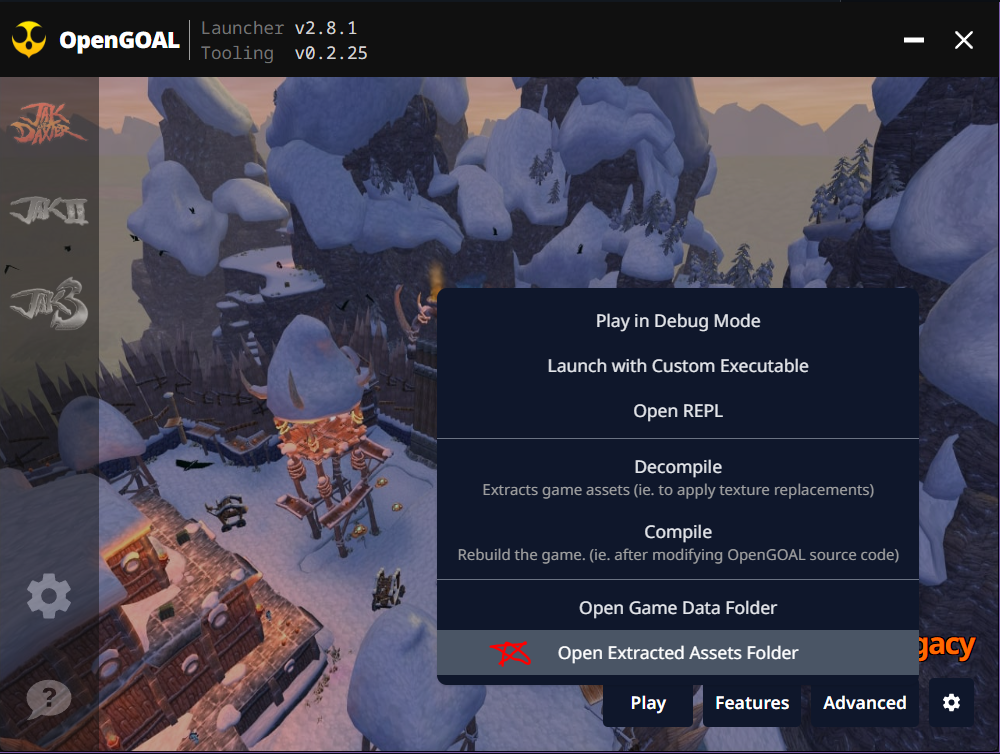Open launcher settings from the sidebar gear

coord(48,597)
